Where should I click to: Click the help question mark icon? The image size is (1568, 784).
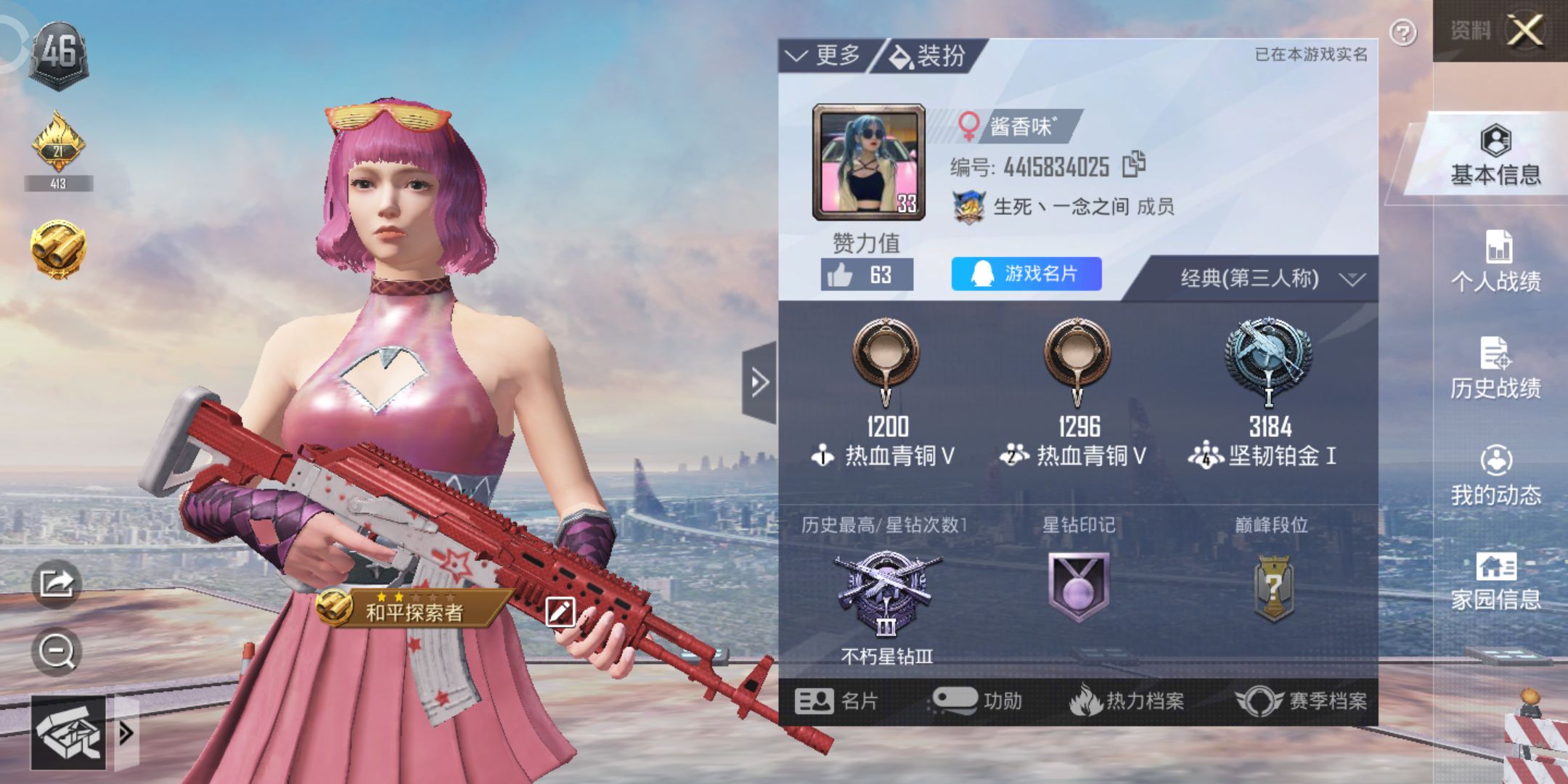(1402, 32)
